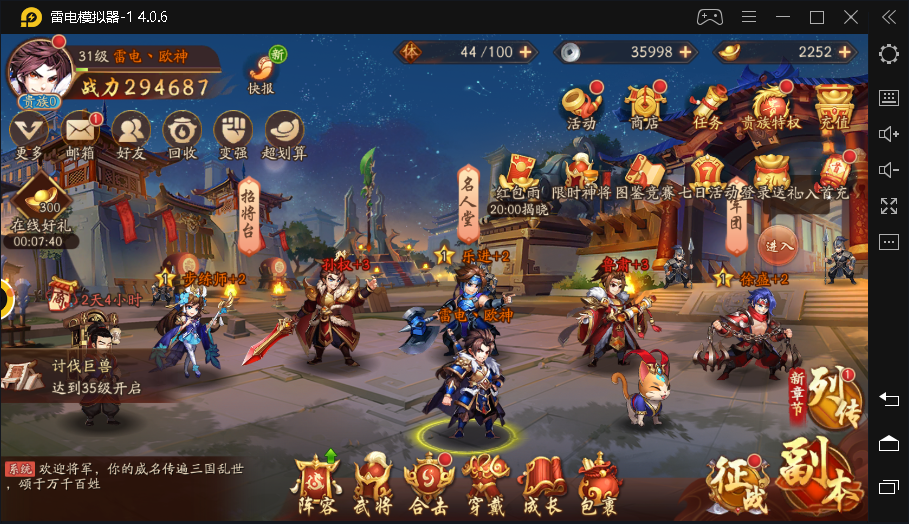
Task: Open the 快报 news bulletin
Action: [x=262, y=70]
